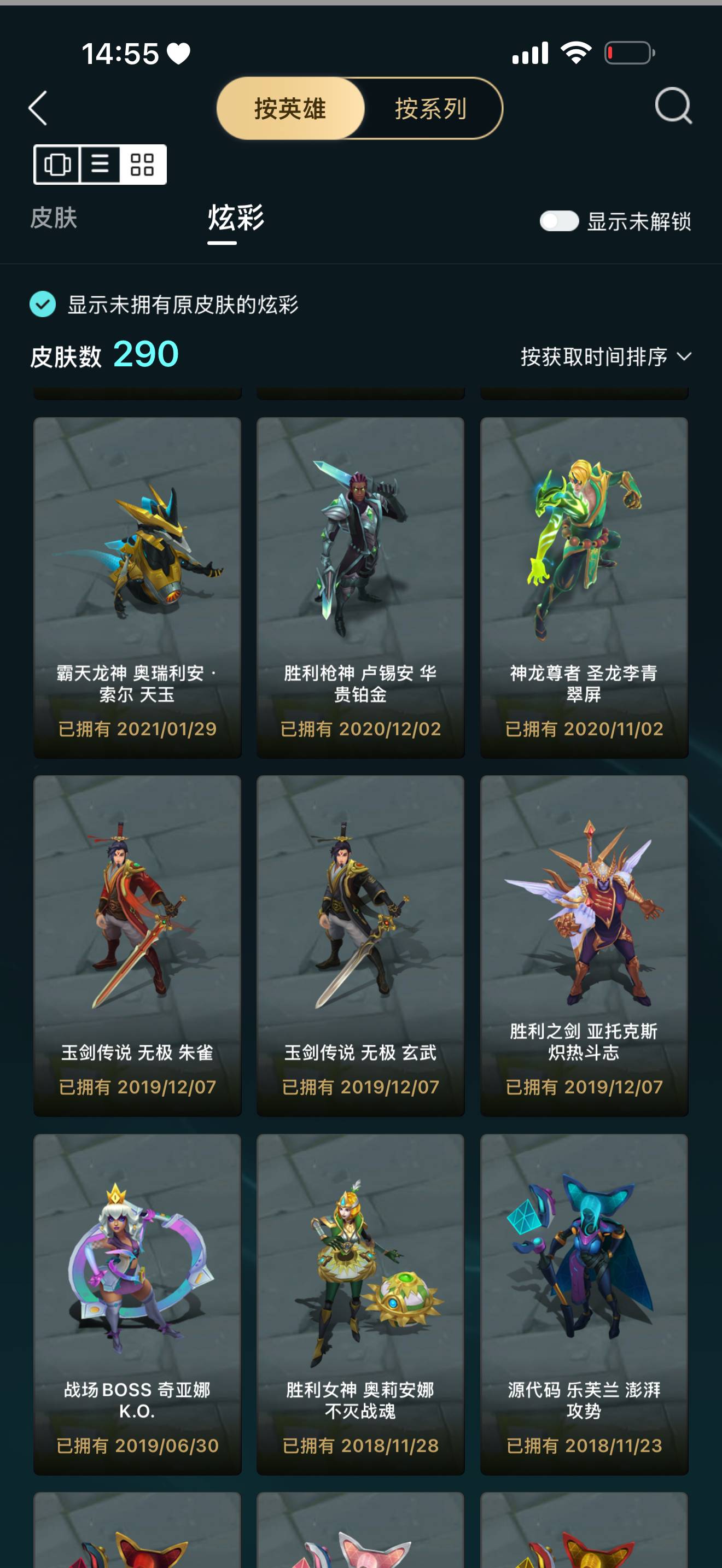Check the battery status indicator
This screenshot has height=1568, width=722.
coord(627,54)
